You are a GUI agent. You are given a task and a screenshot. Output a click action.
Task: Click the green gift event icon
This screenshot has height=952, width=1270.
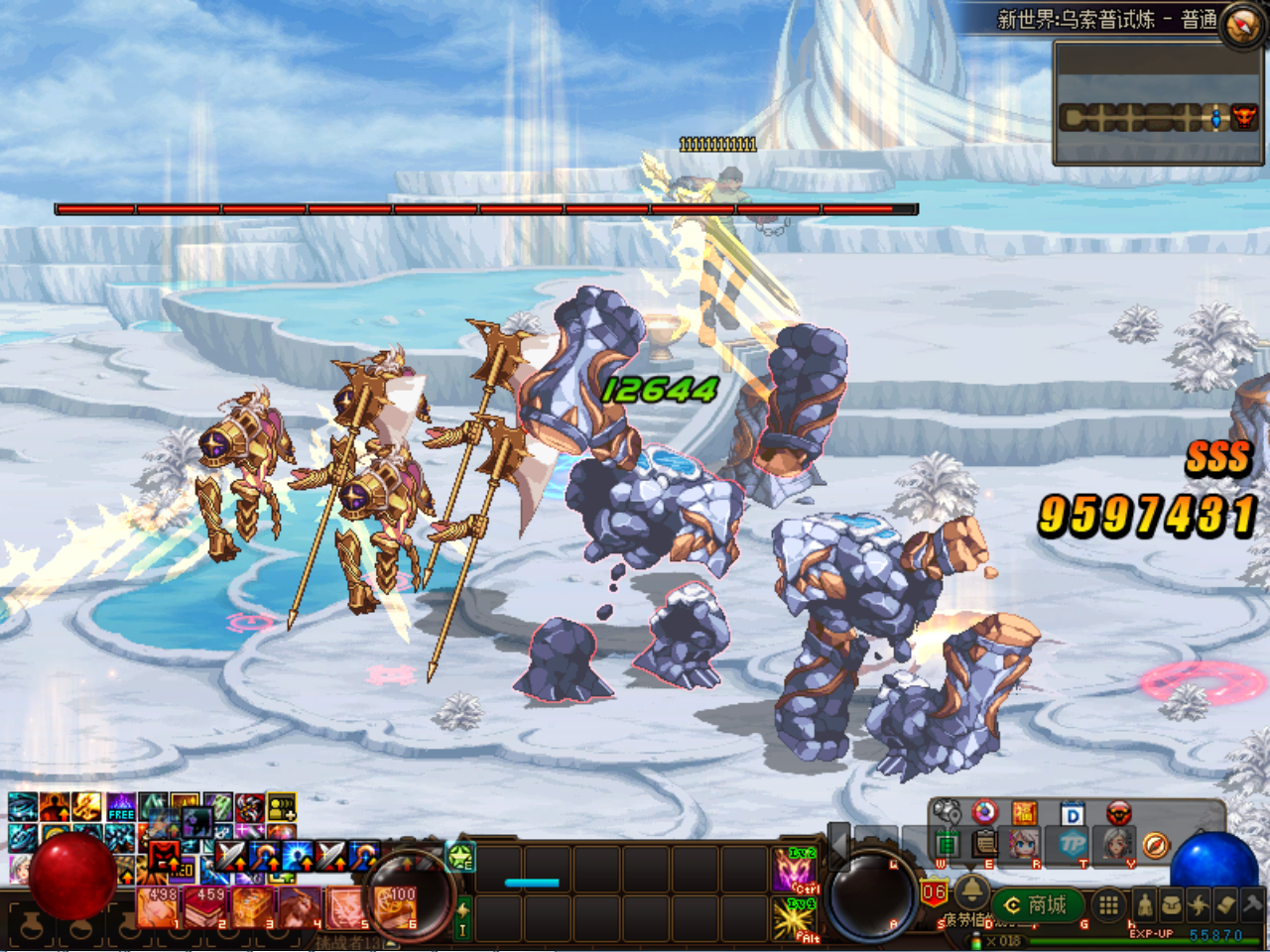(949, 845)
